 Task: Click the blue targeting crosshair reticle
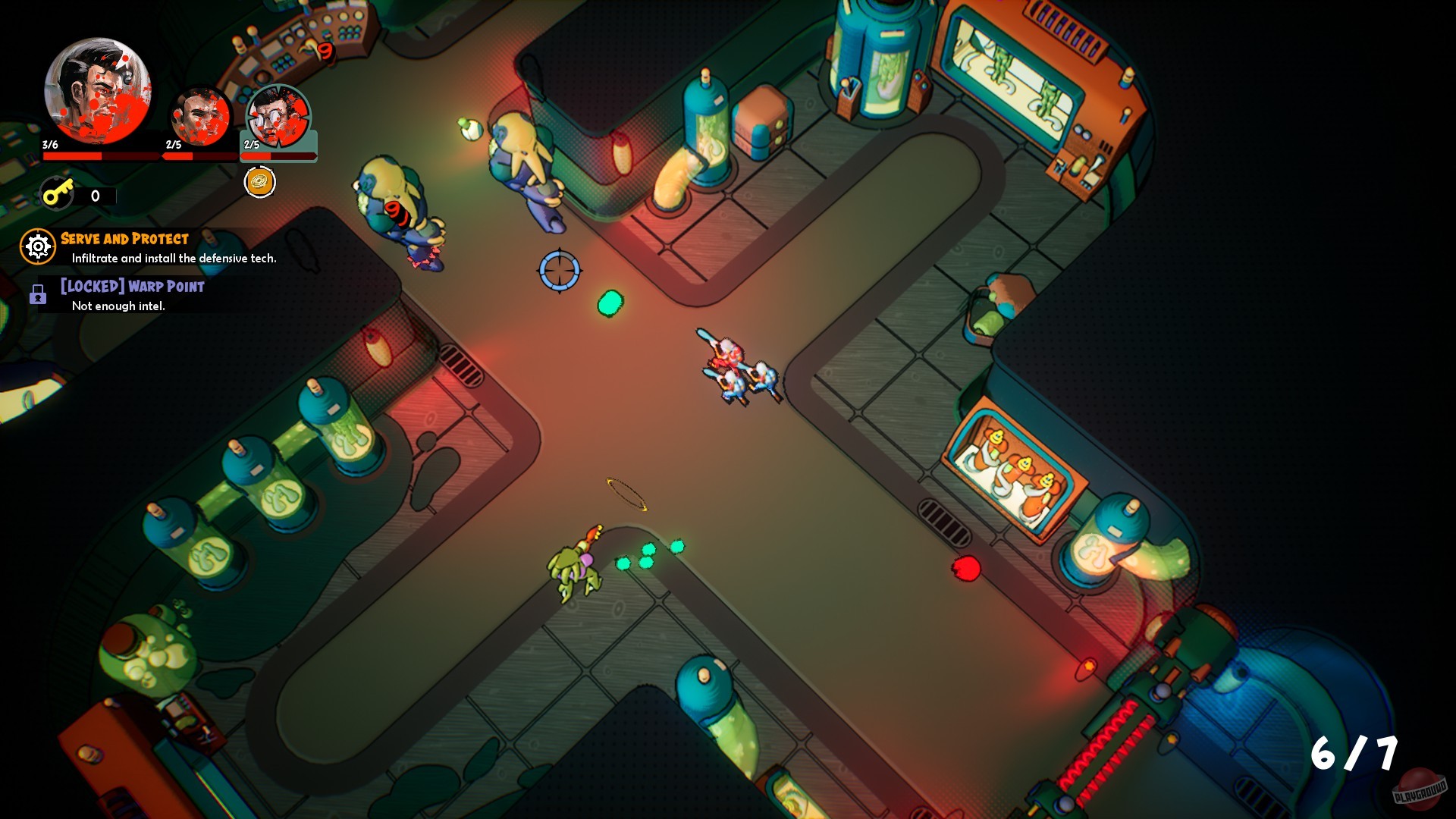click(559, 271)
